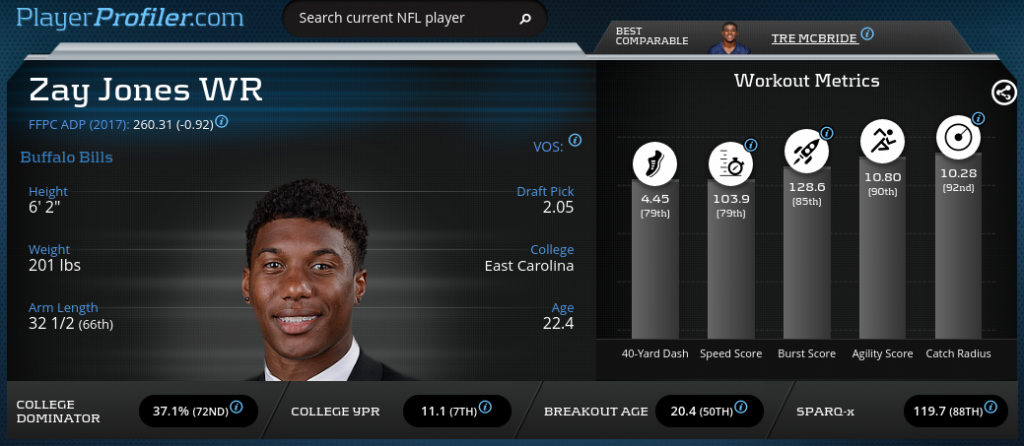Show info beside the Breakout Age value
The height and width of the screenshot is (446, 1024).
click(738, 407)
